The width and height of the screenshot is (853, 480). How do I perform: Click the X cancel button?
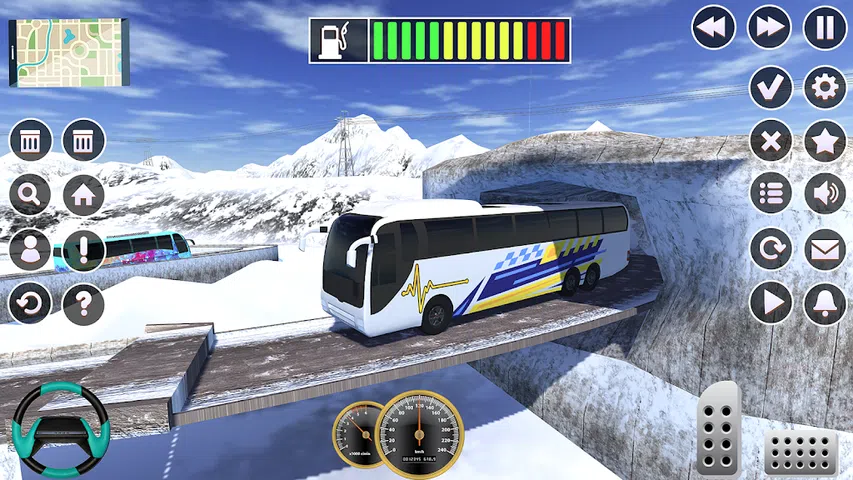(x=770, y=141)
